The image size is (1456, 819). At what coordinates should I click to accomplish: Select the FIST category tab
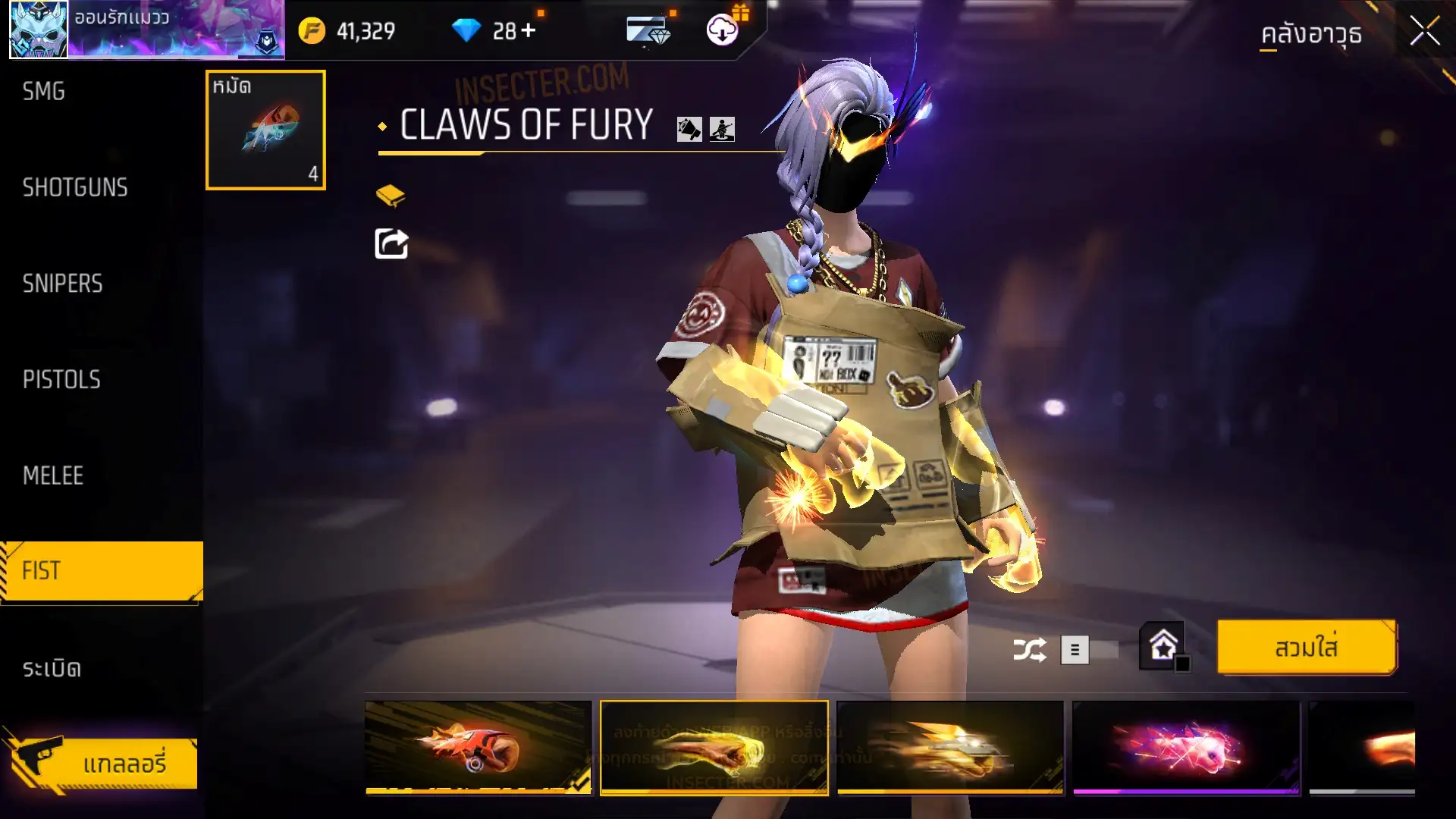click(x=102, y=571)
